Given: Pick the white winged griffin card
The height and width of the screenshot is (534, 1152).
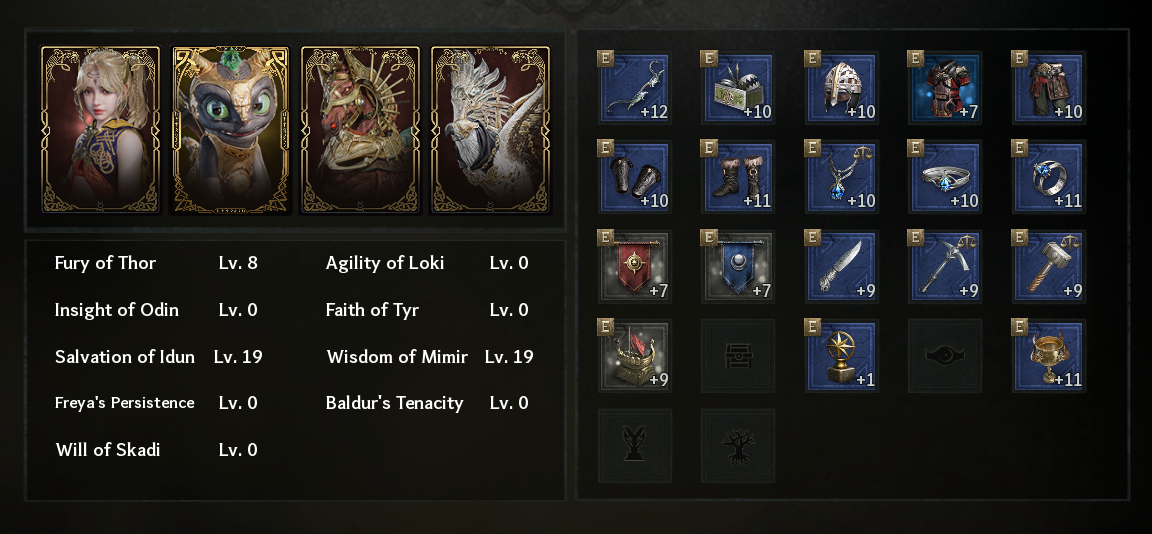Looking at the screenshot, I should [490, 130].
